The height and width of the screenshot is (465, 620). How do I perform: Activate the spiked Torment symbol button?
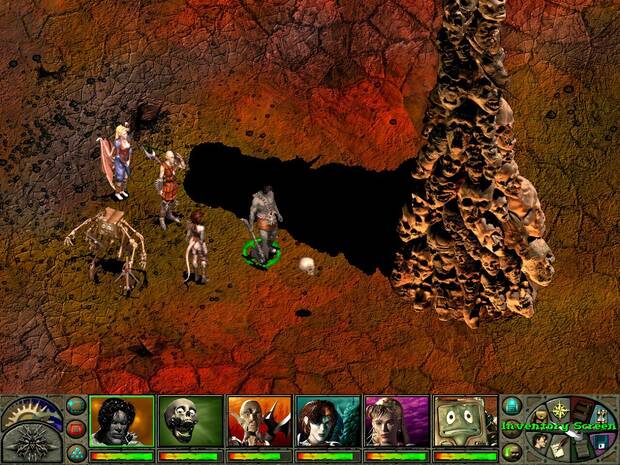coord(30,440)
